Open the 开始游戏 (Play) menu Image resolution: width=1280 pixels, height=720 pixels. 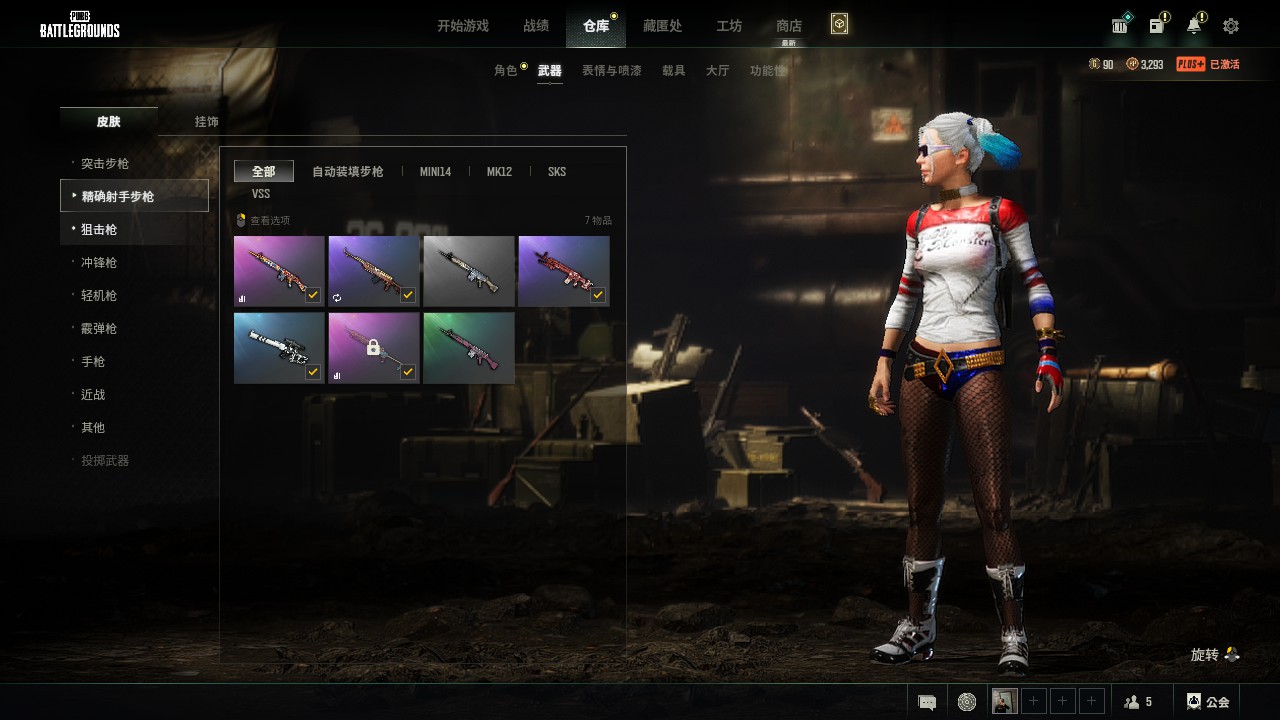click(x=462, y=26)
